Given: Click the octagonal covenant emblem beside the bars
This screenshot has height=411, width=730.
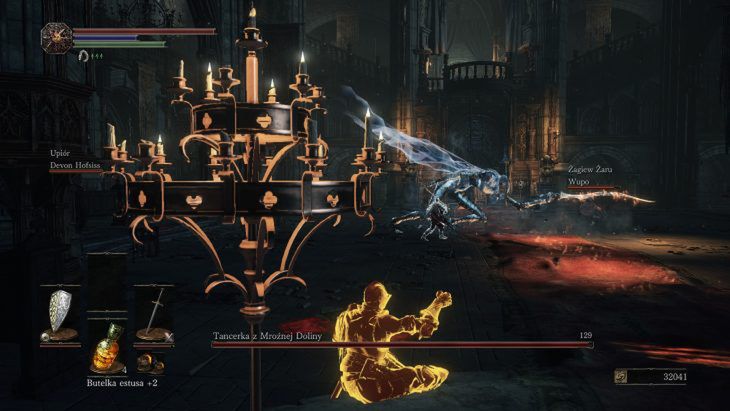Looking at the screenshot, I should tap(56, 38).
